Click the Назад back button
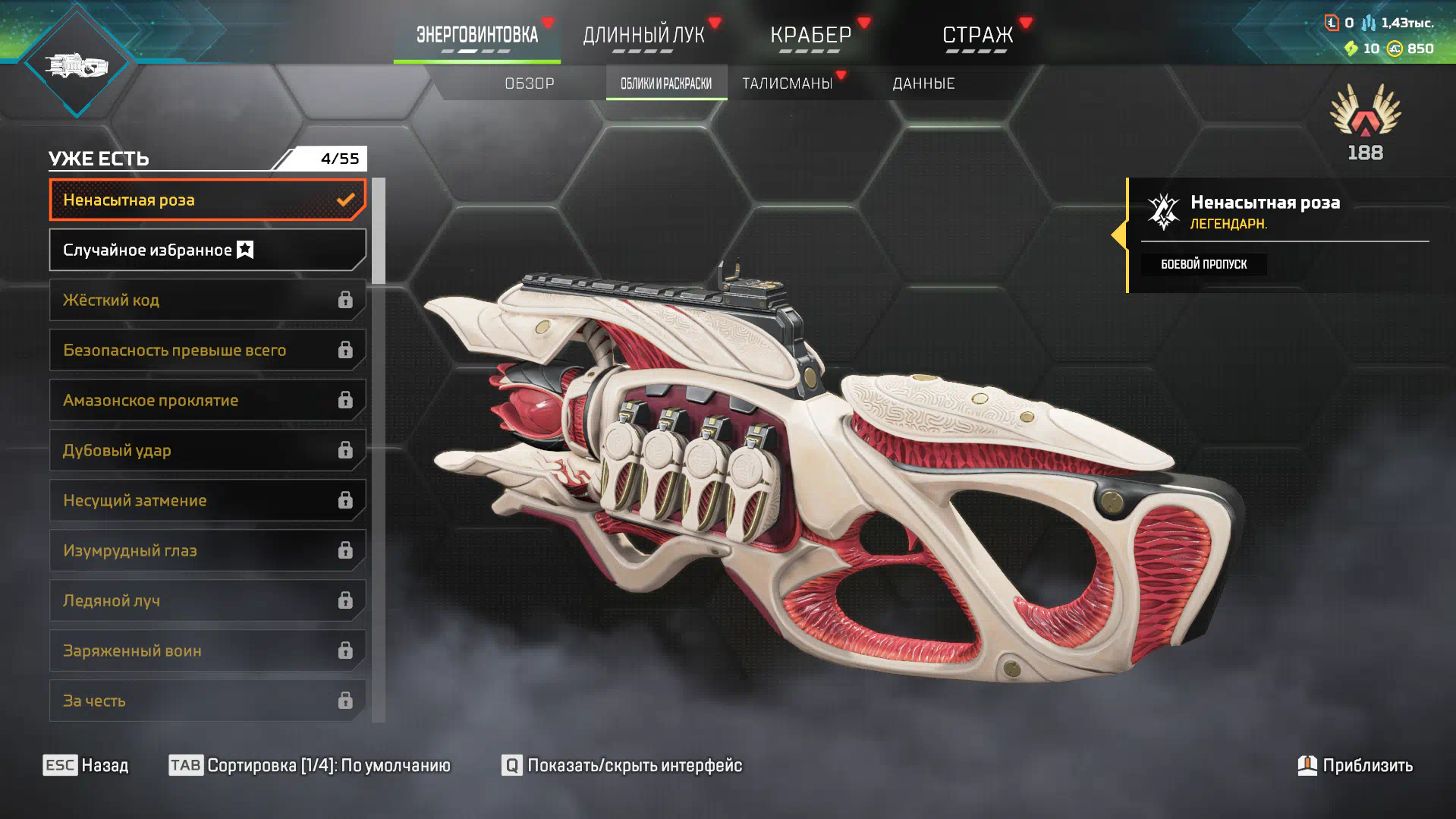The image size is (1456, 819). (x=86, y=765)
